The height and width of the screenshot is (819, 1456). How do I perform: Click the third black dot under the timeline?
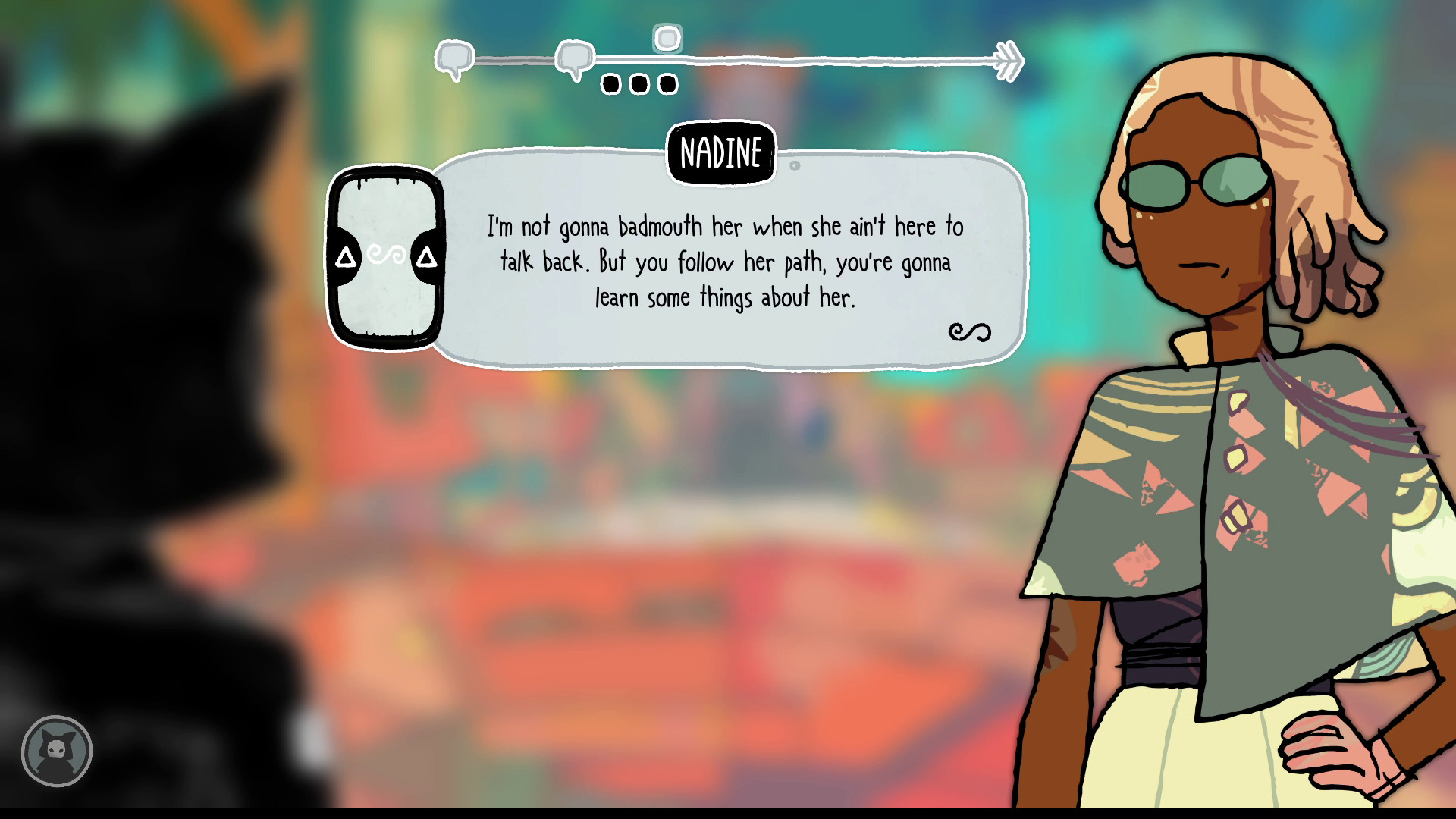click(x=670, y=83)
